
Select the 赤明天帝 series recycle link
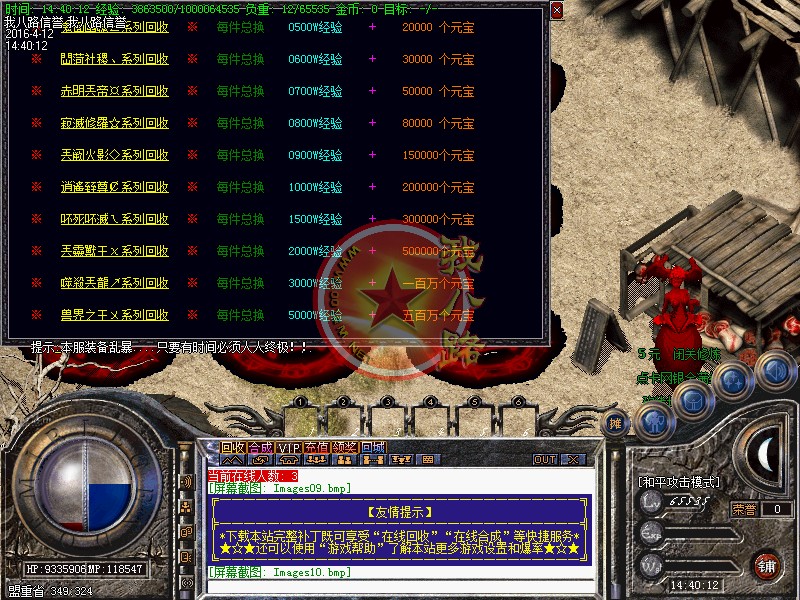click(114, 91)
